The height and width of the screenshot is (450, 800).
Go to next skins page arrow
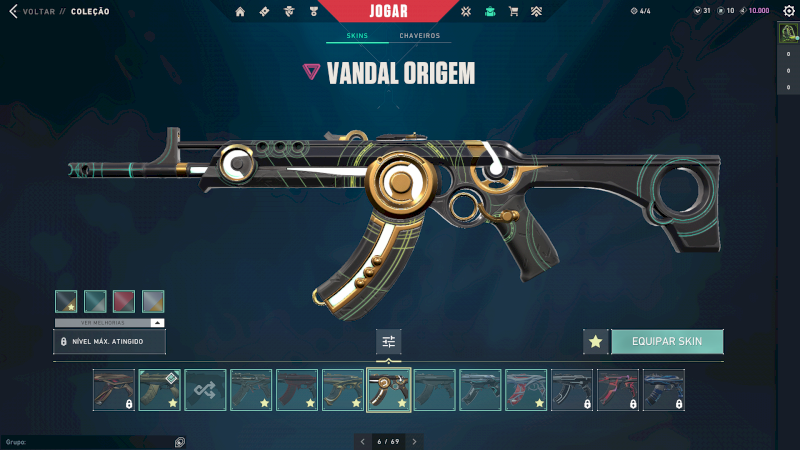coord(415,441)
